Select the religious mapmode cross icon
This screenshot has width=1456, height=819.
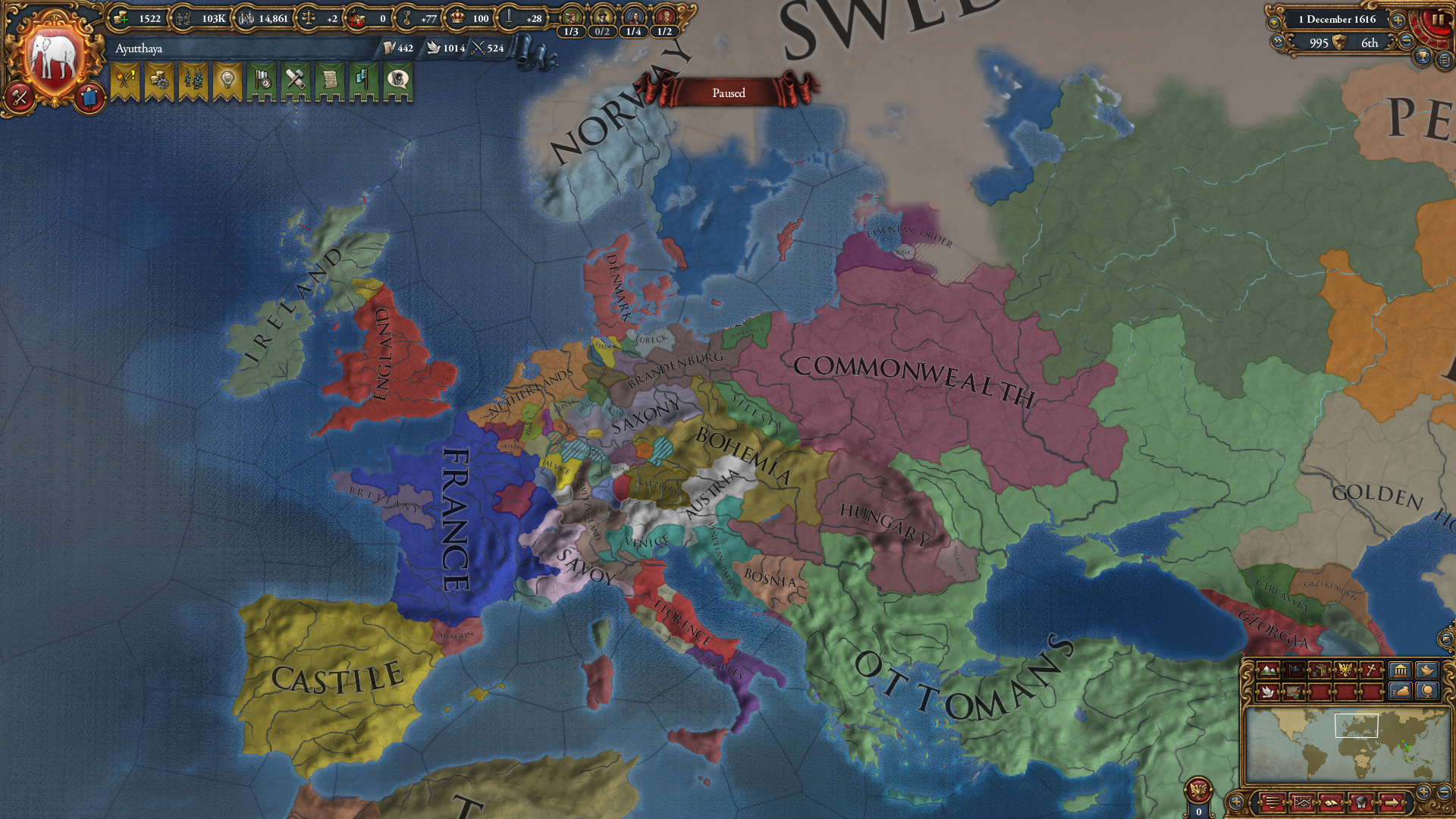[x=1371, y=670]
